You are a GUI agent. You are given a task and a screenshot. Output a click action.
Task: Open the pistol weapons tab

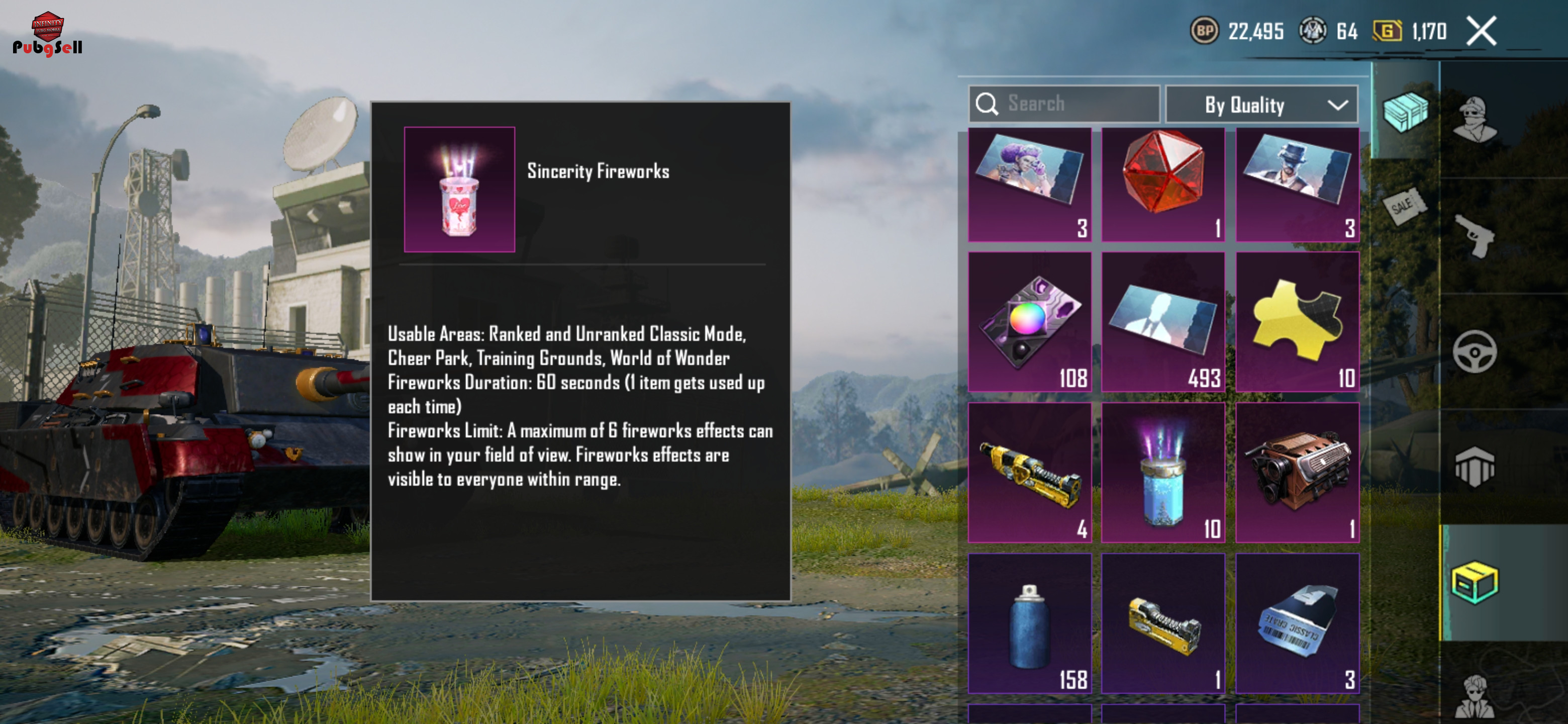(1474, 236)
